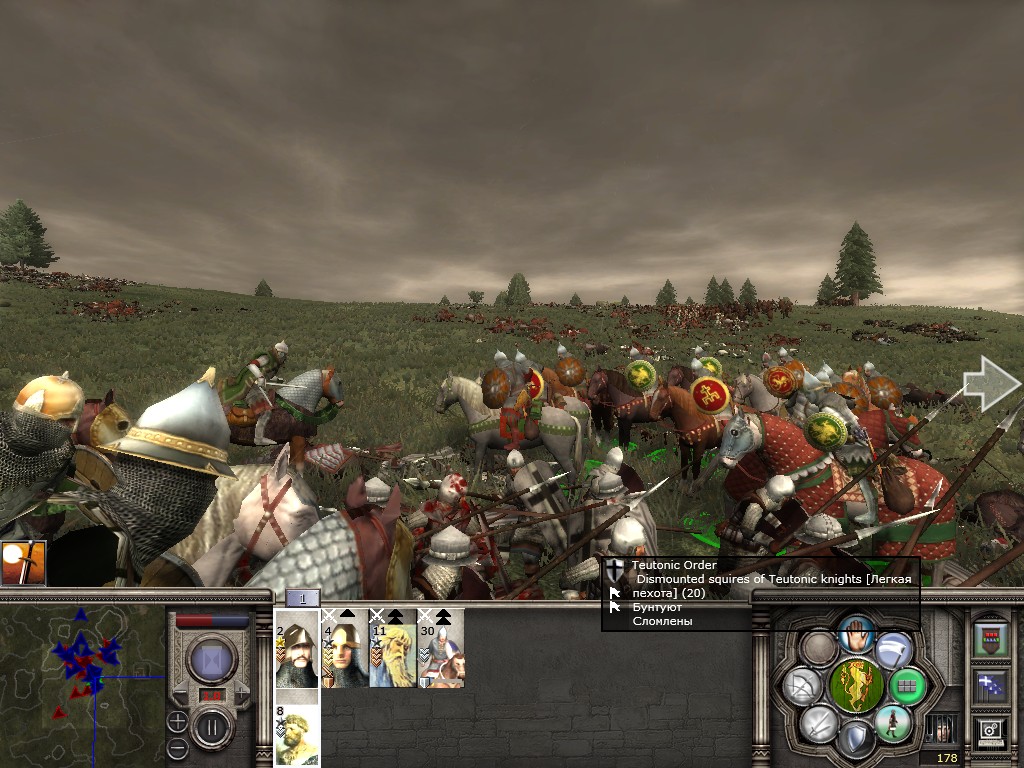The height and width of the screenshot is (768, 1024).
Task: Open the group formations shield panel
Action: [x=990, y=638]
